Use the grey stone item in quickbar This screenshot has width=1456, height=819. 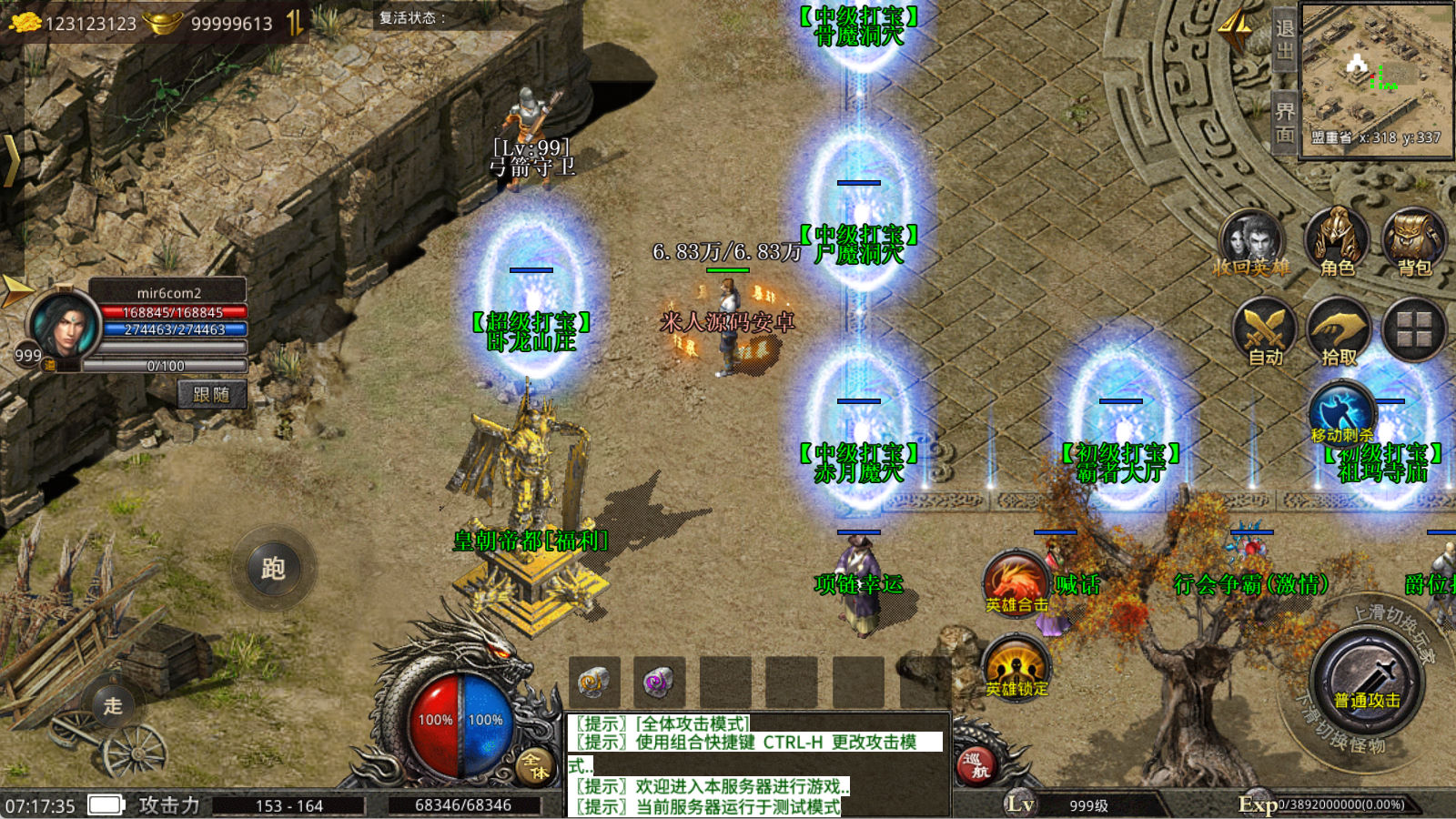(594, 682)
